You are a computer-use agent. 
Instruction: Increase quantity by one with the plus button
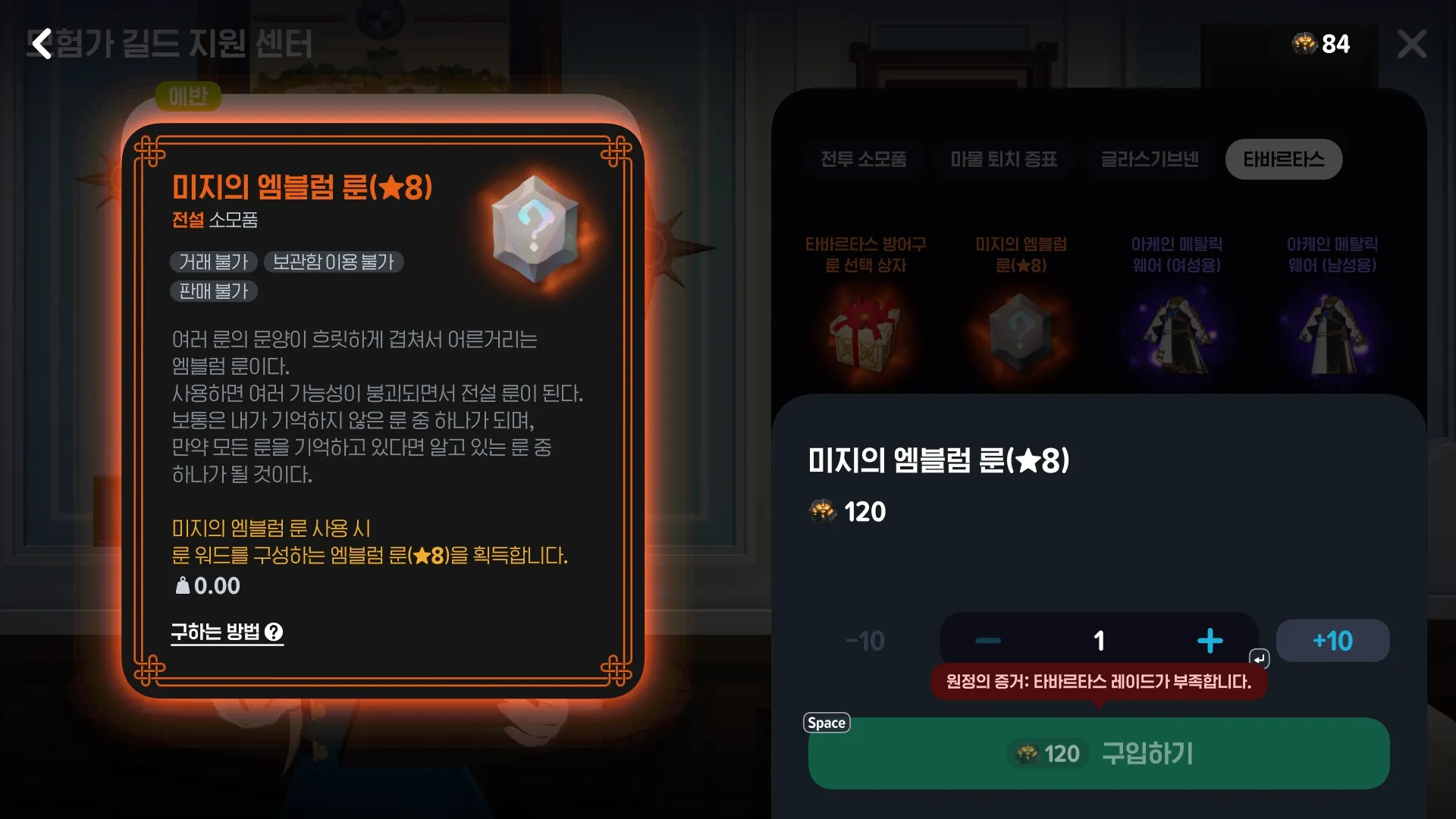[x=1210, y=640]
